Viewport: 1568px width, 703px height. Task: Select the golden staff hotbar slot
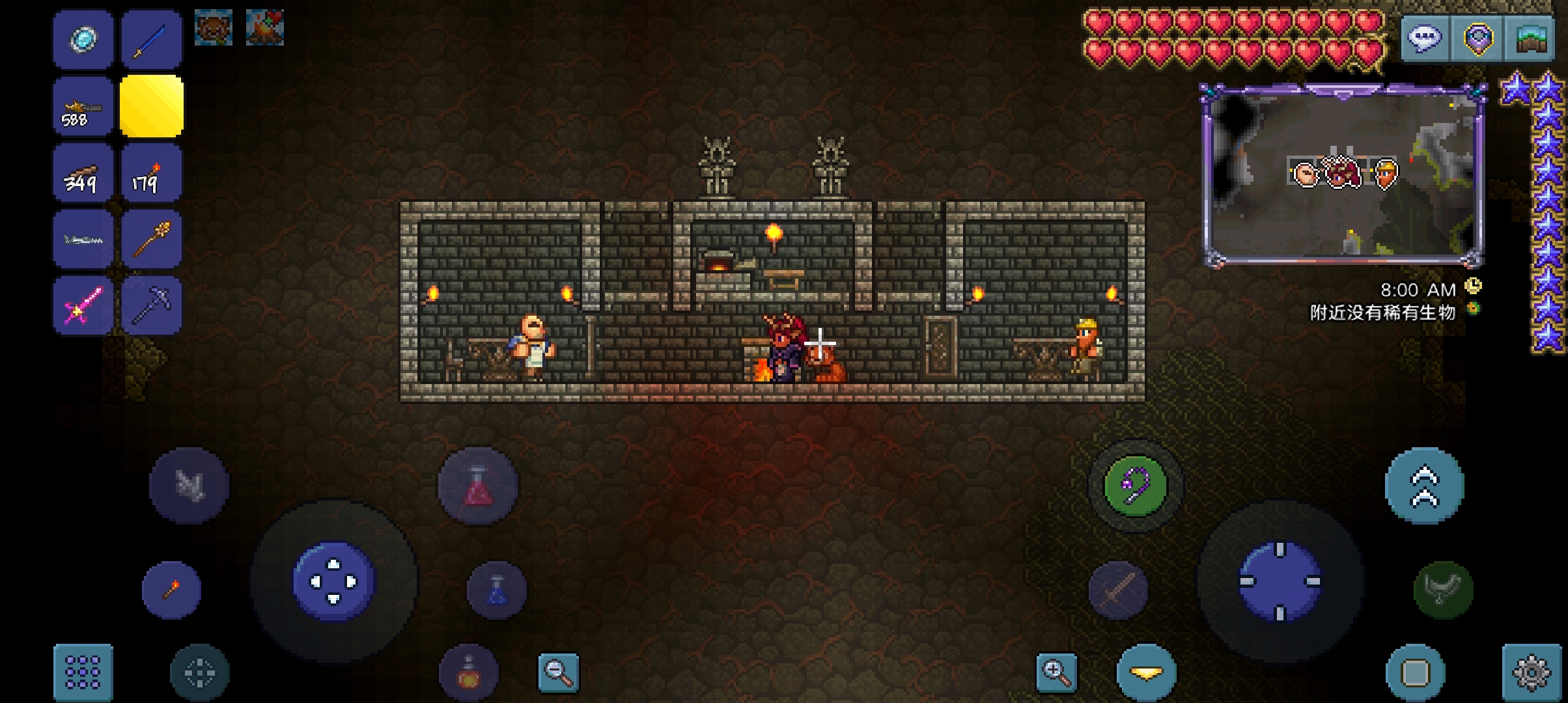point(151,240)
